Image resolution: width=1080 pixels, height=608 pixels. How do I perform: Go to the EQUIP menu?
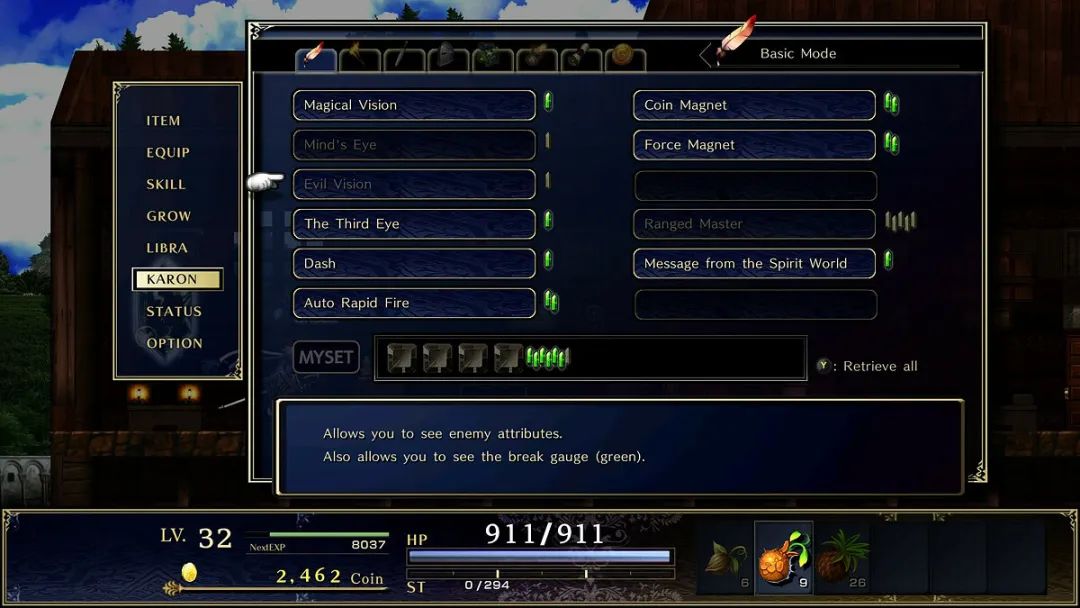coord(168,153)
